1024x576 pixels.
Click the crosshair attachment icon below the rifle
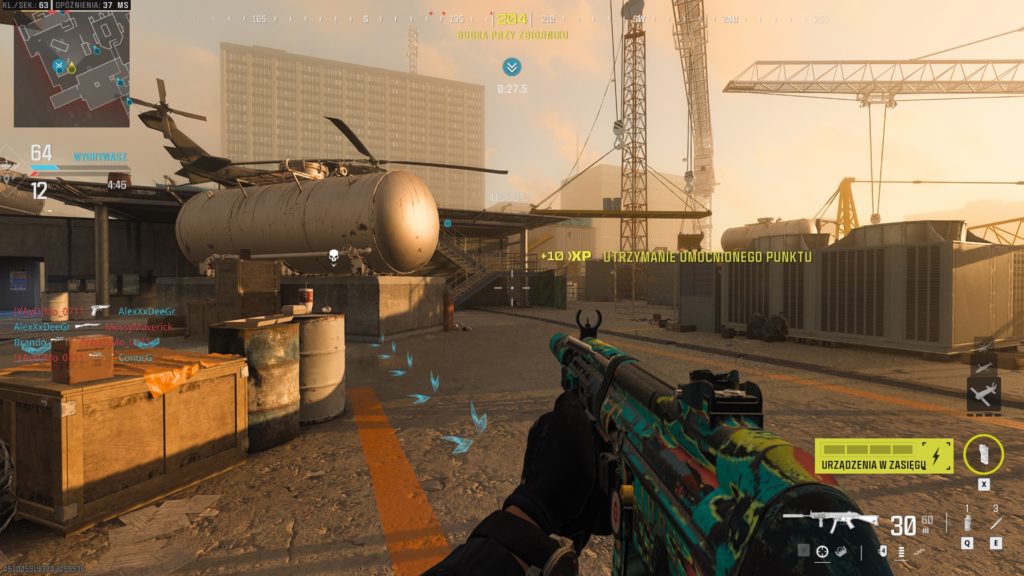[822, 551]
